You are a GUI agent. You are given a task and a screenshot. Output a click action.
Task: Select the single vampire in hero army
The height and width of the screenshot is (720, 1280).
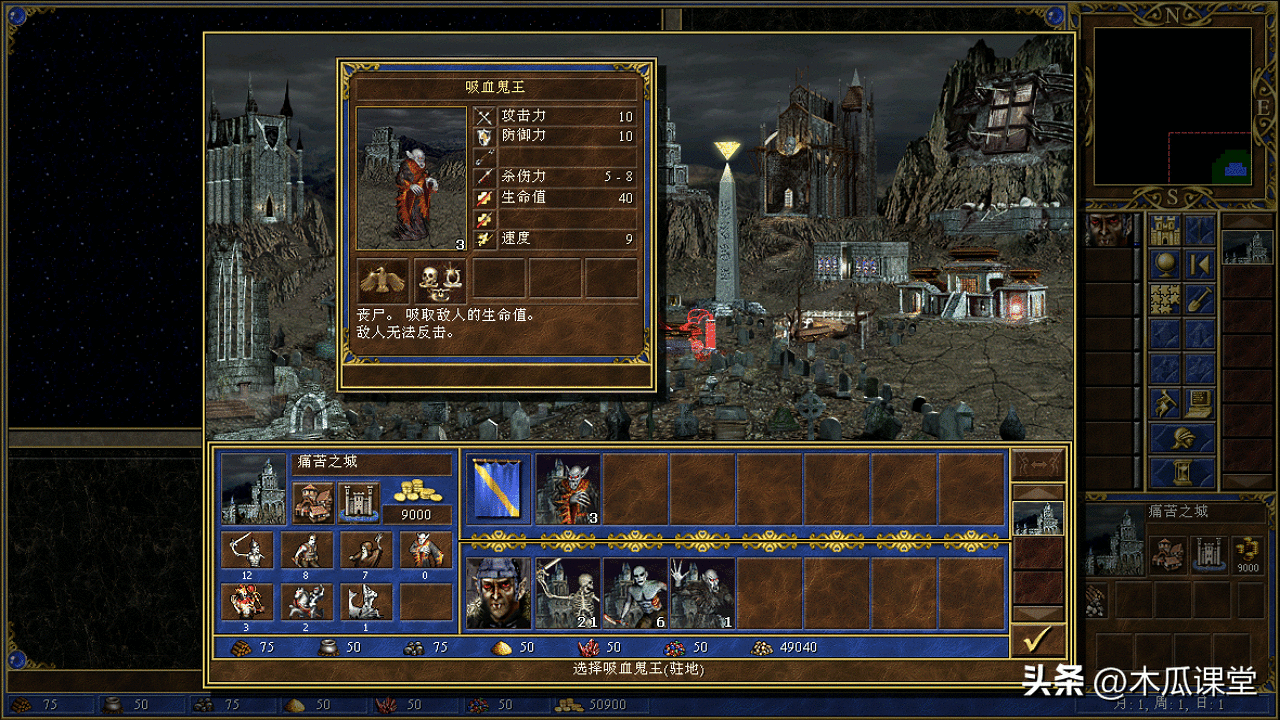click(x=702, y=593)
